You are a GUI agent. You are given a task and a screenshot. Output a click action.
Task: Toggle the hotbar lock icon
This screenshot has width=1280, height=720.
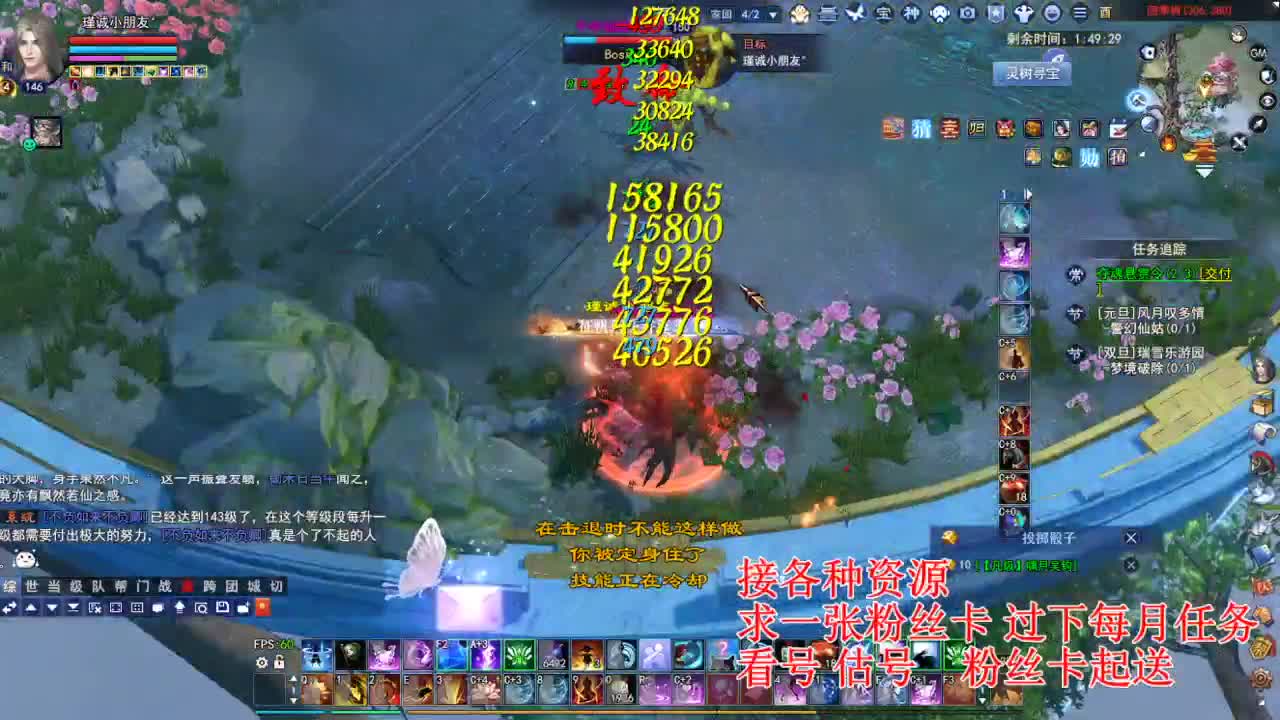(279, 662)
